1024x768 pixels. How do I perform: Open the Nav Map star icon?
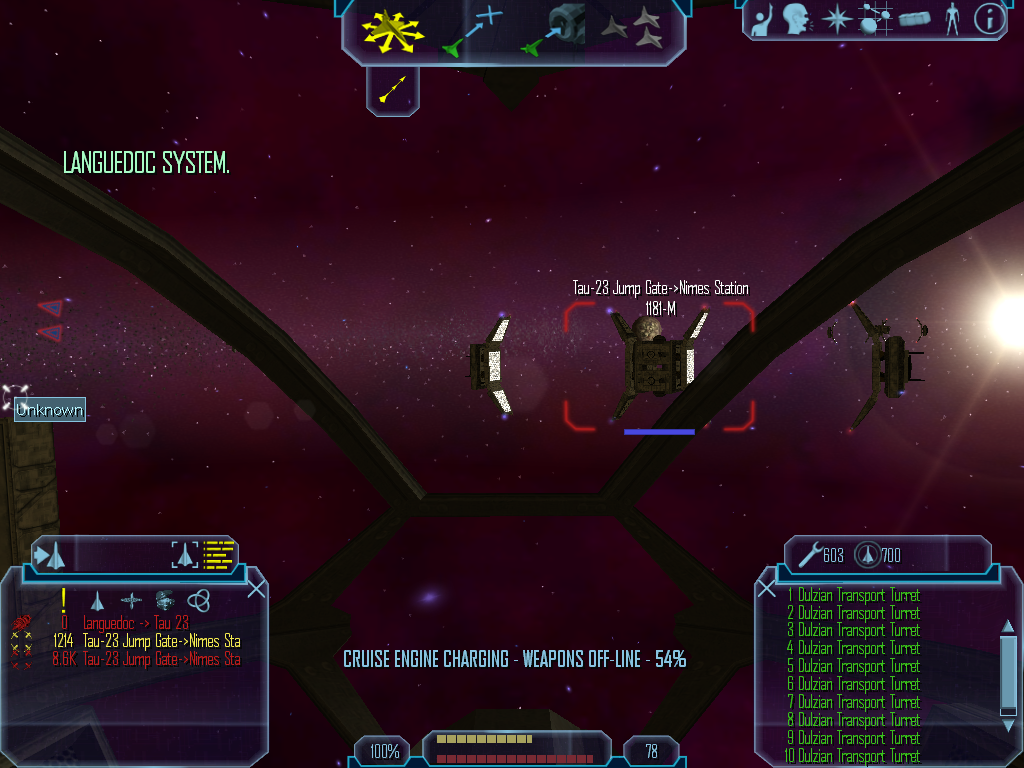pyautogui.click(x=834, y=19)
